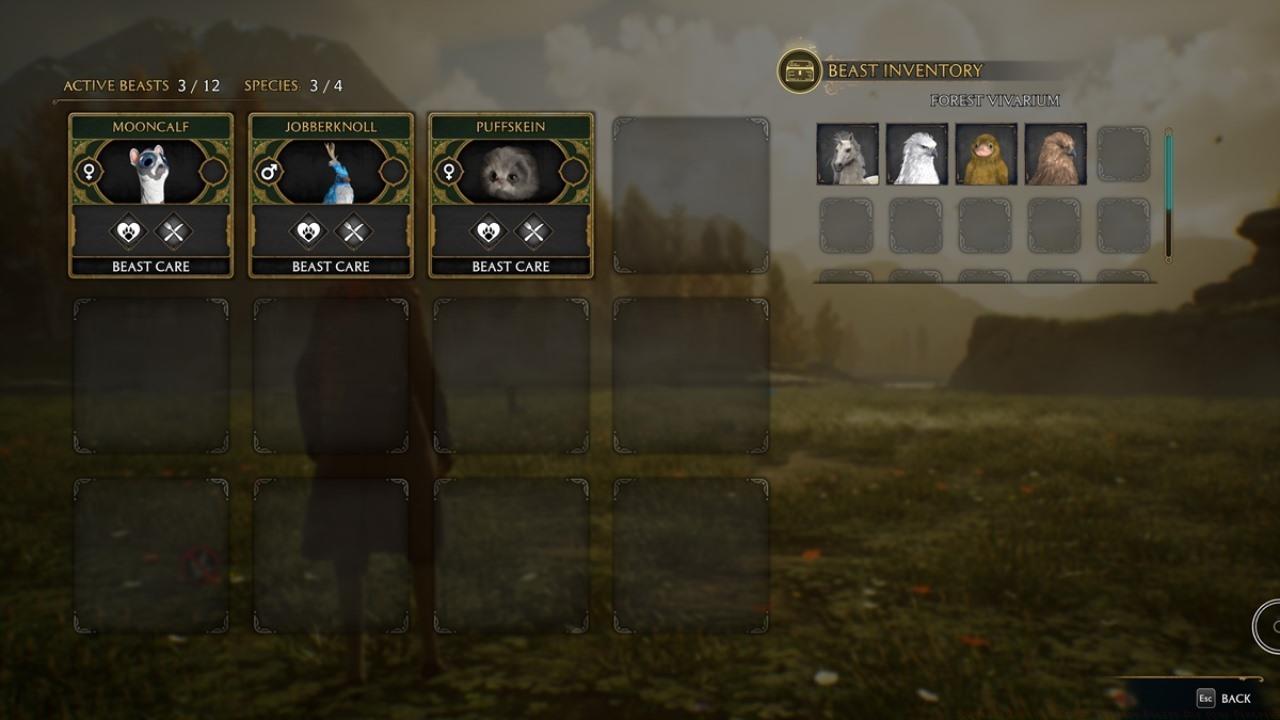Click the white Hippogriff inventory thumbnail
1280x720 pixels.
coord(917,154)
